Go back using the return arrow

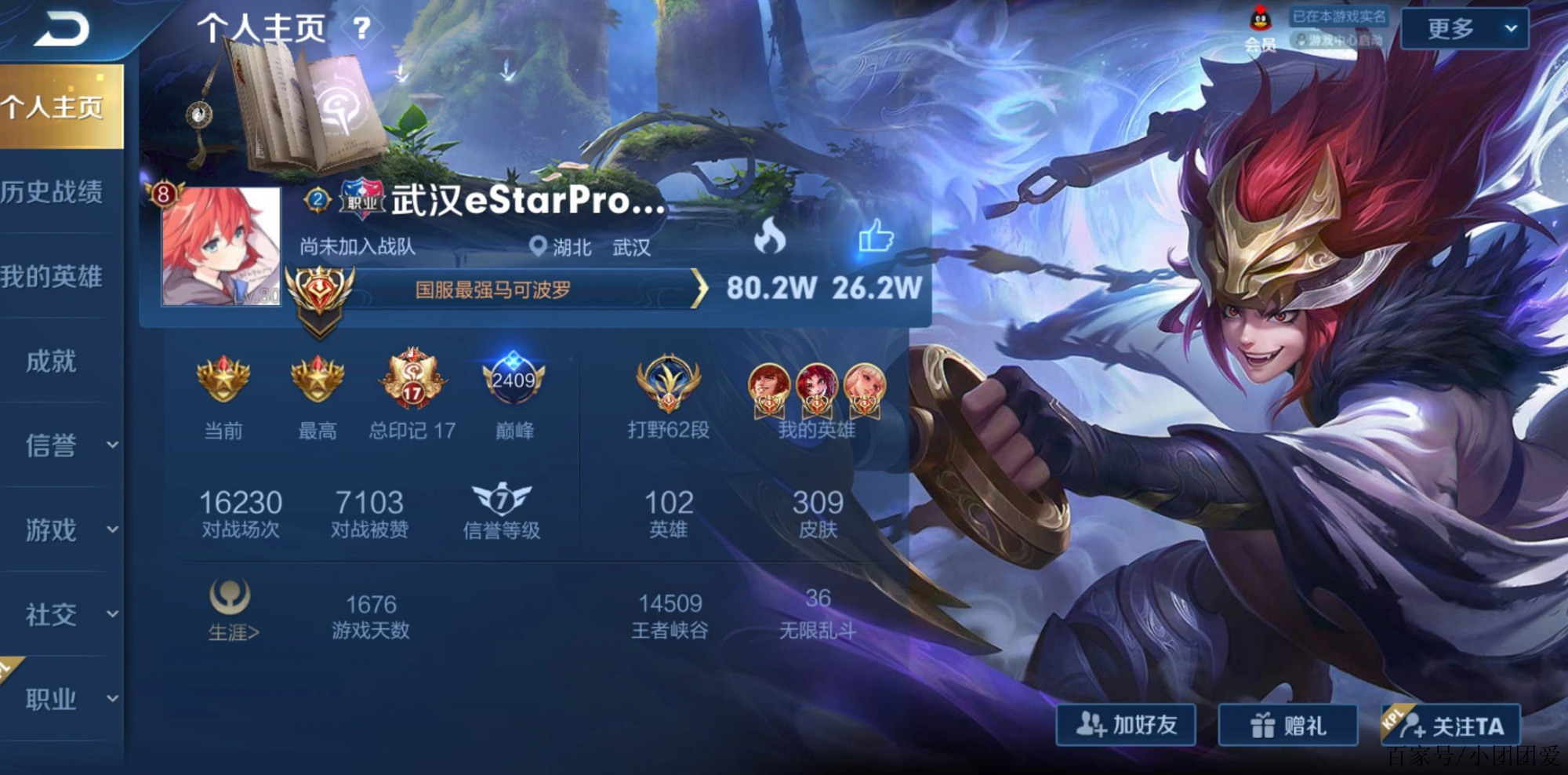(63, 31)
